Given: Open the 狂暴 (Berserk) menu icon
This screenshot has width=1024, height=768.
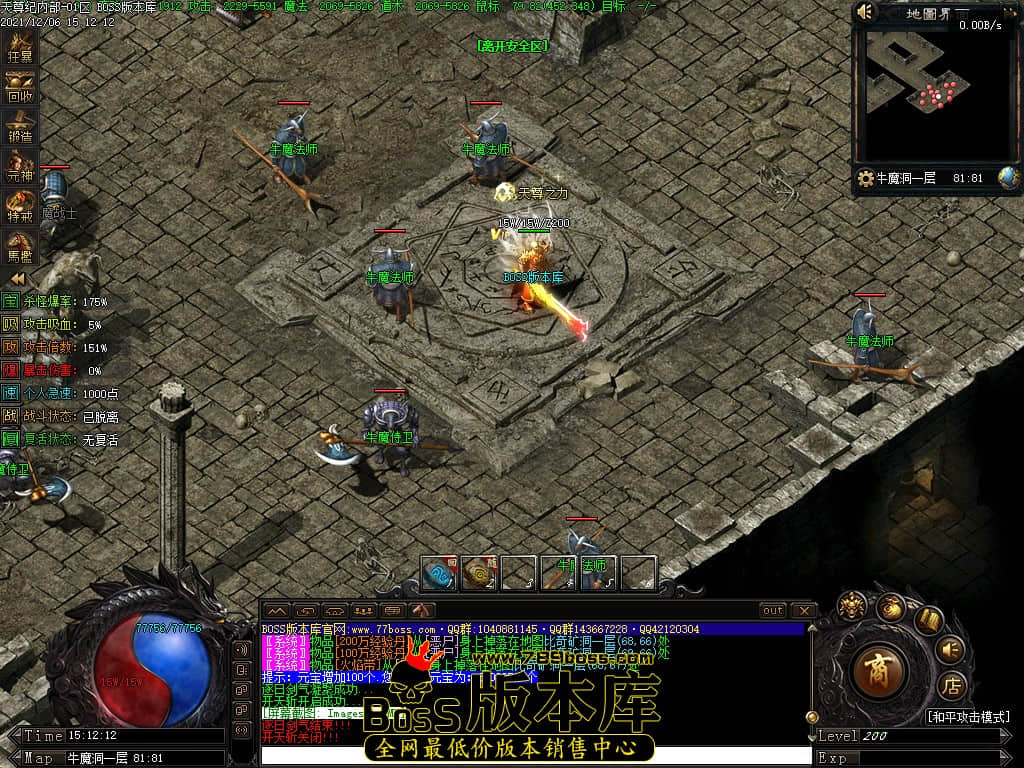Looking at the screenshot, I should point(20,46).
